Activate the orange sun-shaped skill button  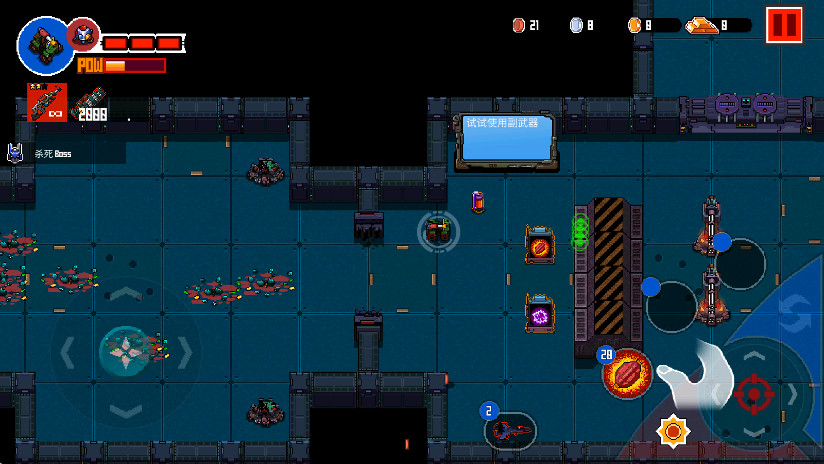click(x=673, y=431)
